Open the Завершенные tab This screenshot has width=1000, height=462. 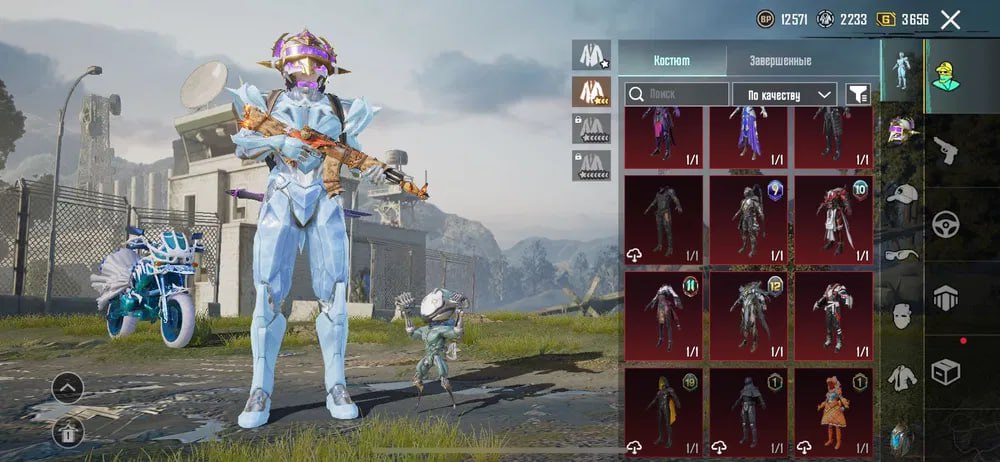tap(780, 60)
